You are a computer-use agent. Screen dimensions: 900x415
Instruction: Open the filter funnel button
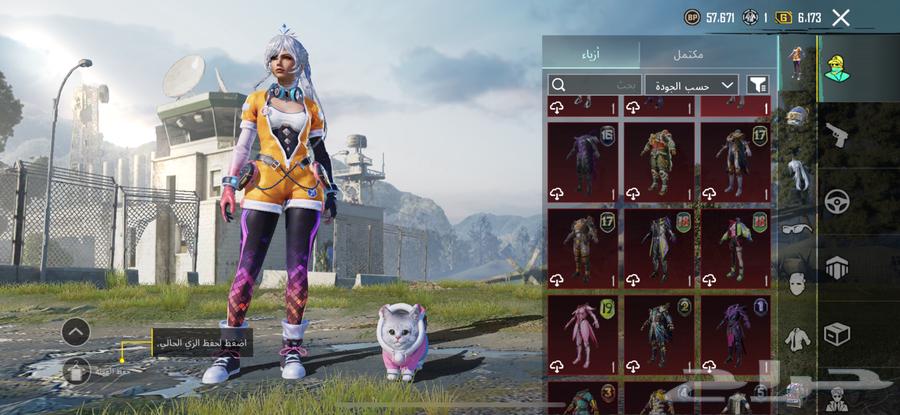click(x=758, y=85)
